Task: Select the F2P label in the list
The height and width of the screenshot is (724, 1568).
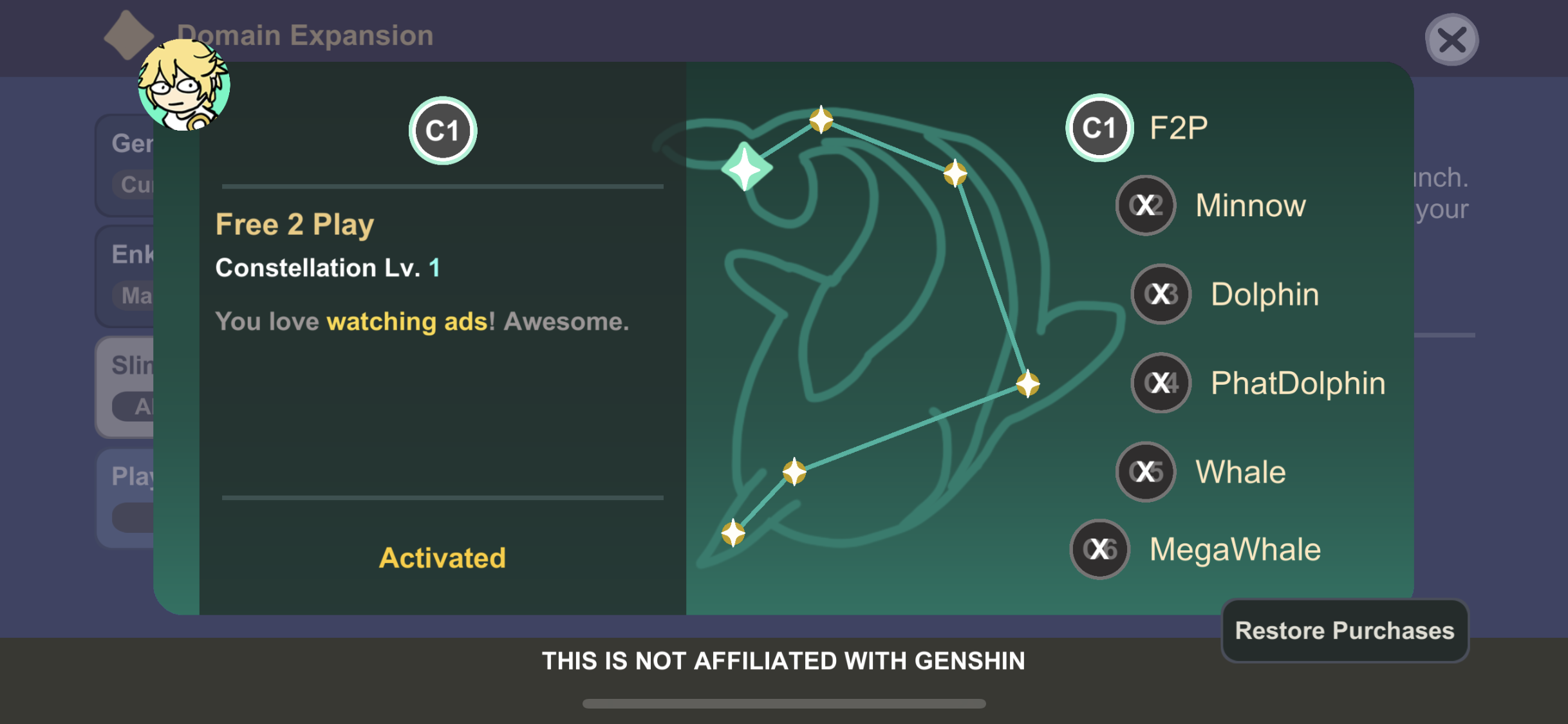Action: point(1178,126)
